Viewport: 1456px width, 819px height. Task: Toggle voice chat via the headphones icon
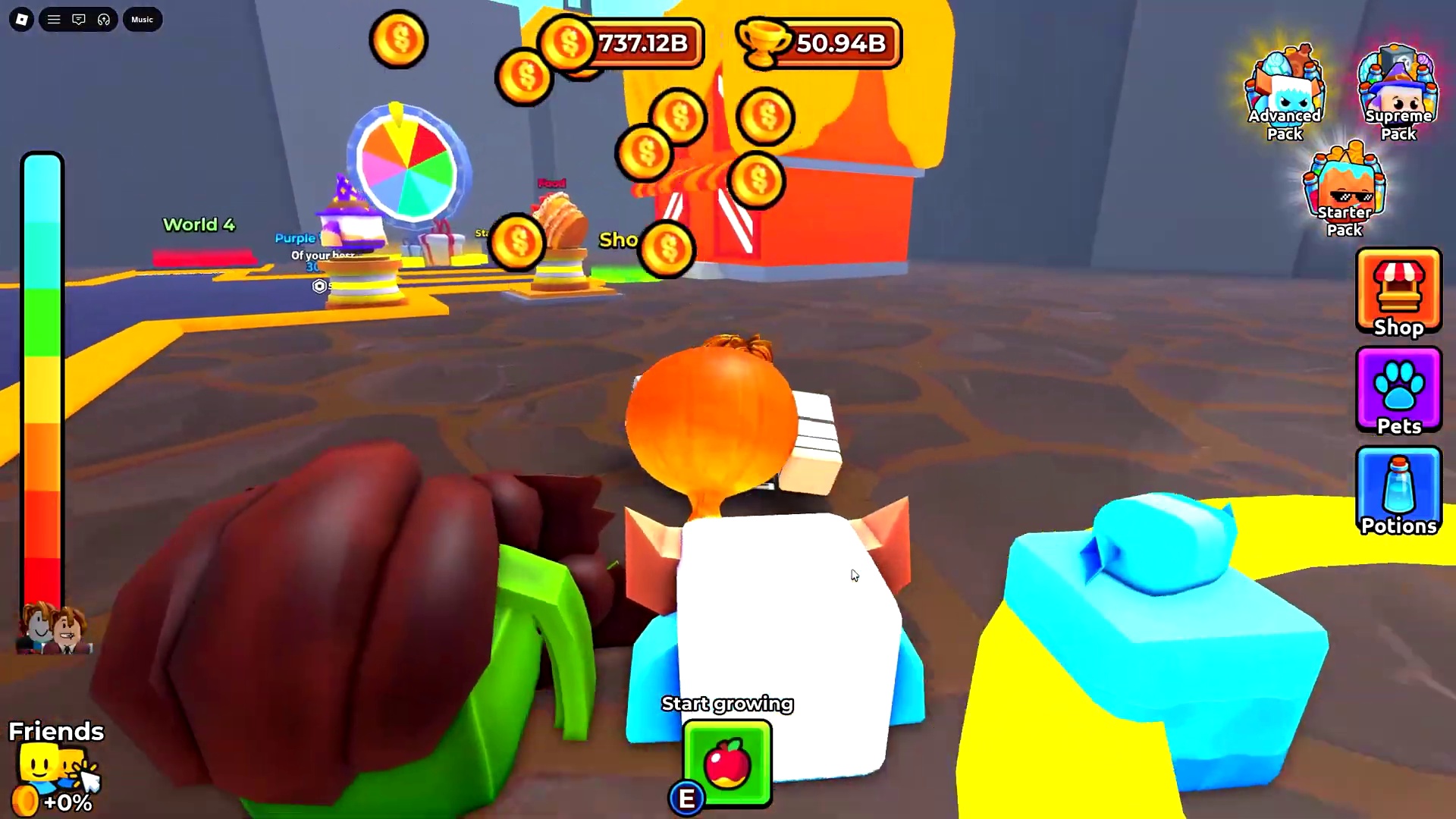(104, 19)
